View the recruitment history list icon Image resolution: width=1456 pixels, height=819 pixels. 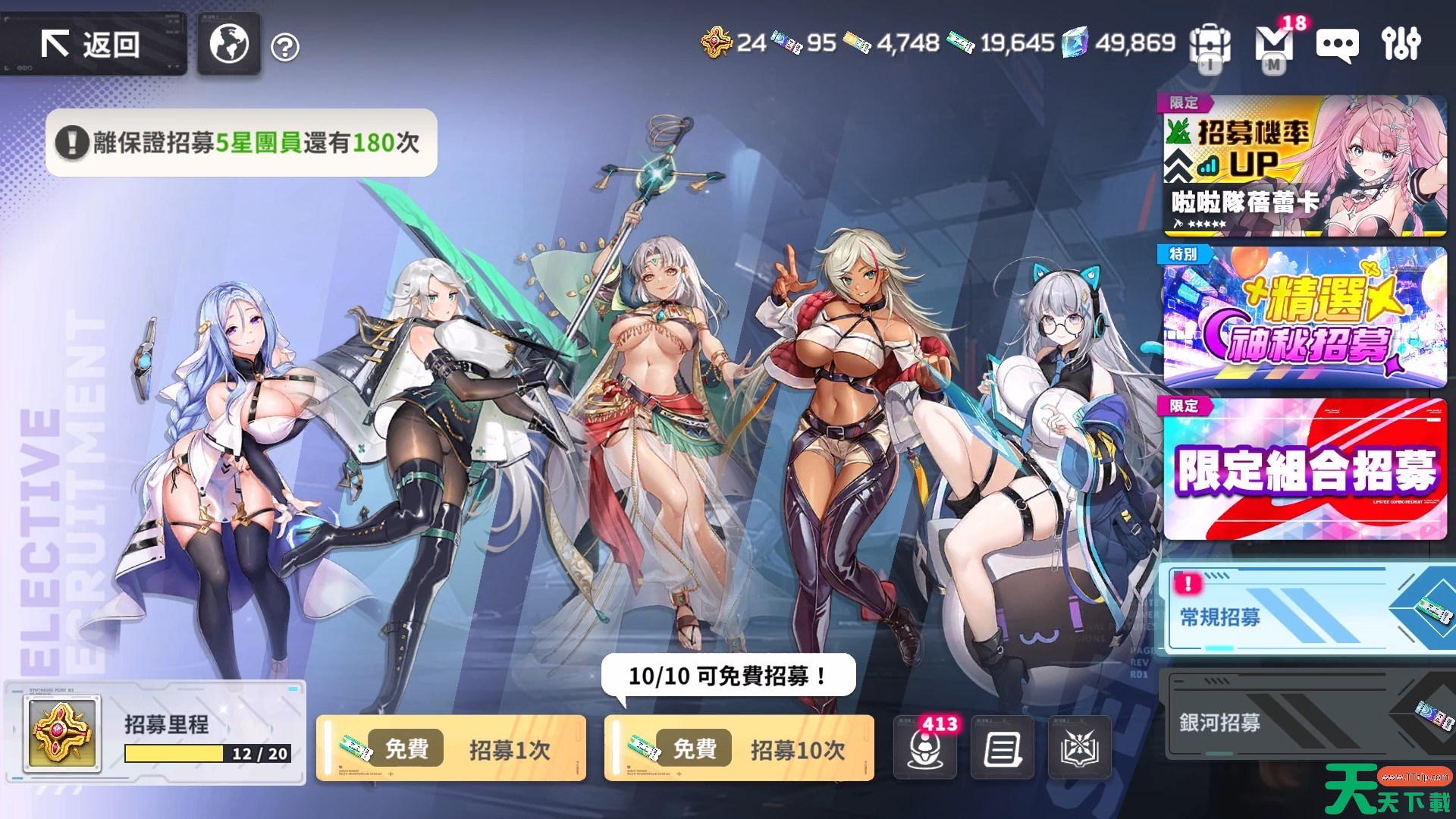click(1003, 748)
